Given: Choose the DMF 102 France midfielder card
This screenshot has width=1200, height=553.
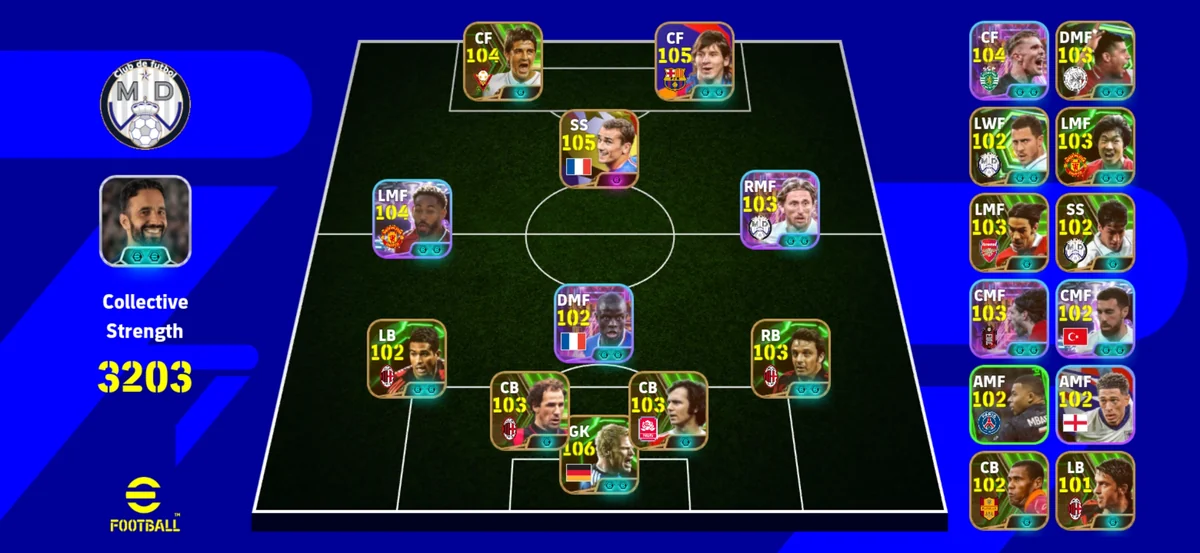Looking at the screenshot, I should click(x=594, y=323).
